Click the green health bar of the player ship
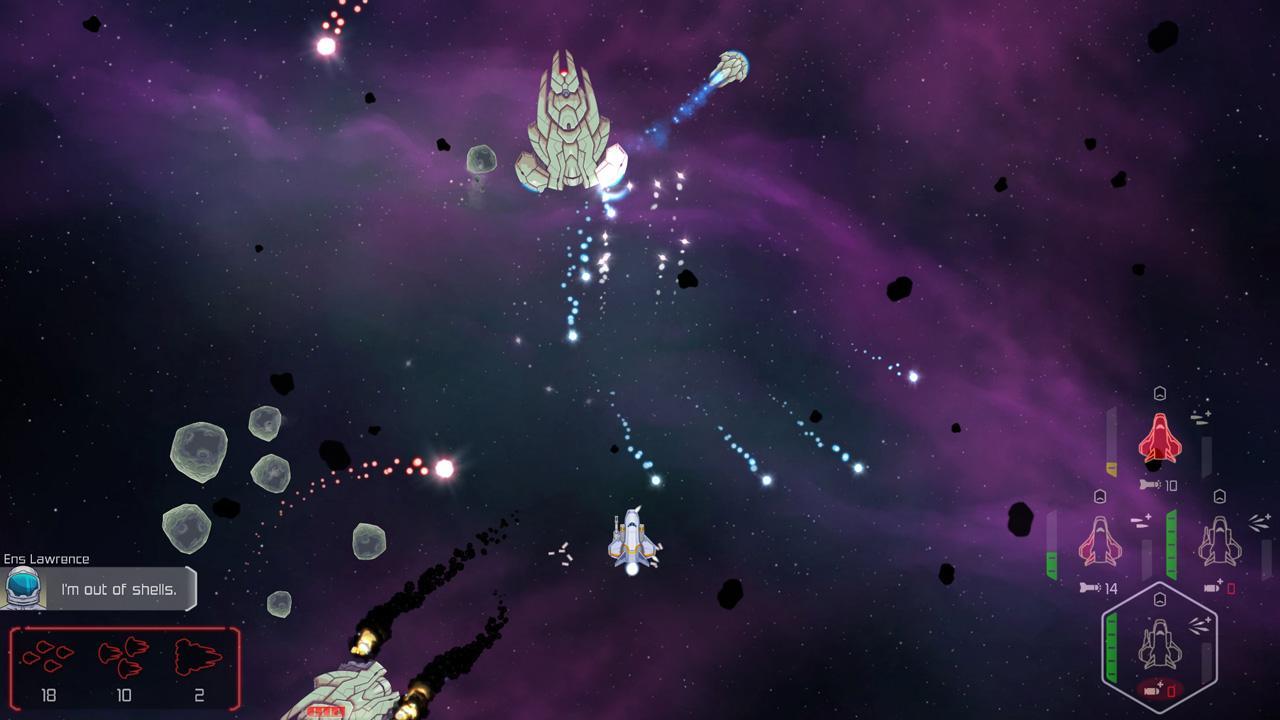Viewport: 1280px width, 720px height. pos(1111,644)
